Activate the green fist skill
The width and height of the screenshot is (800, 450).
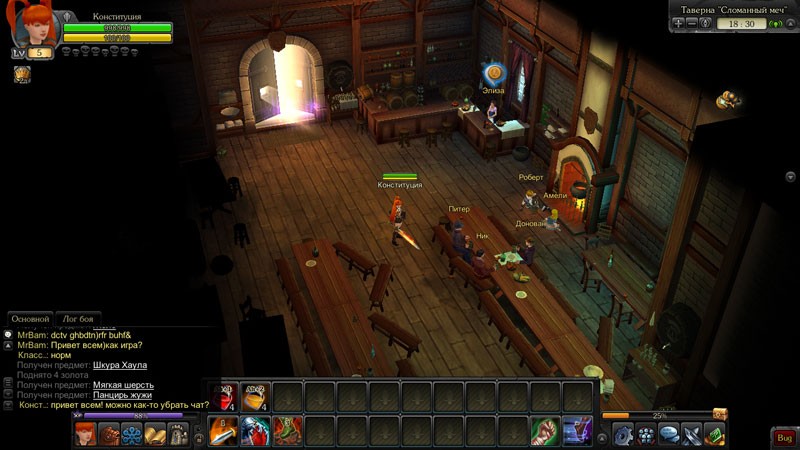point(545,431)
